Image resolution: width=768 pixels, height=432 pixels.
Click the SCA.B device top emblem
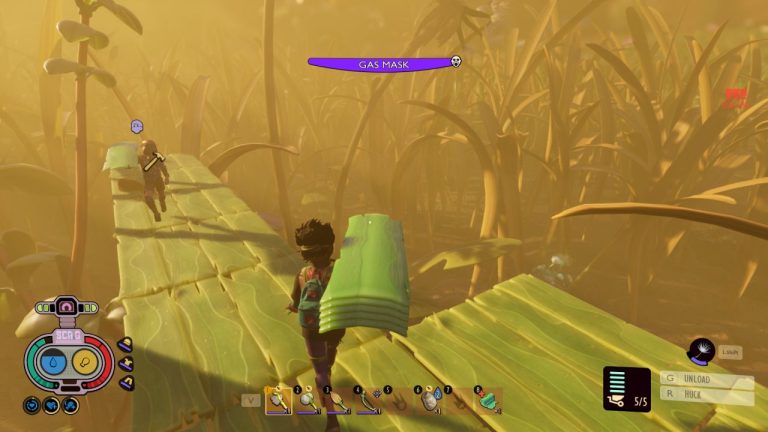pyautogui.click(x=68, y=305)
